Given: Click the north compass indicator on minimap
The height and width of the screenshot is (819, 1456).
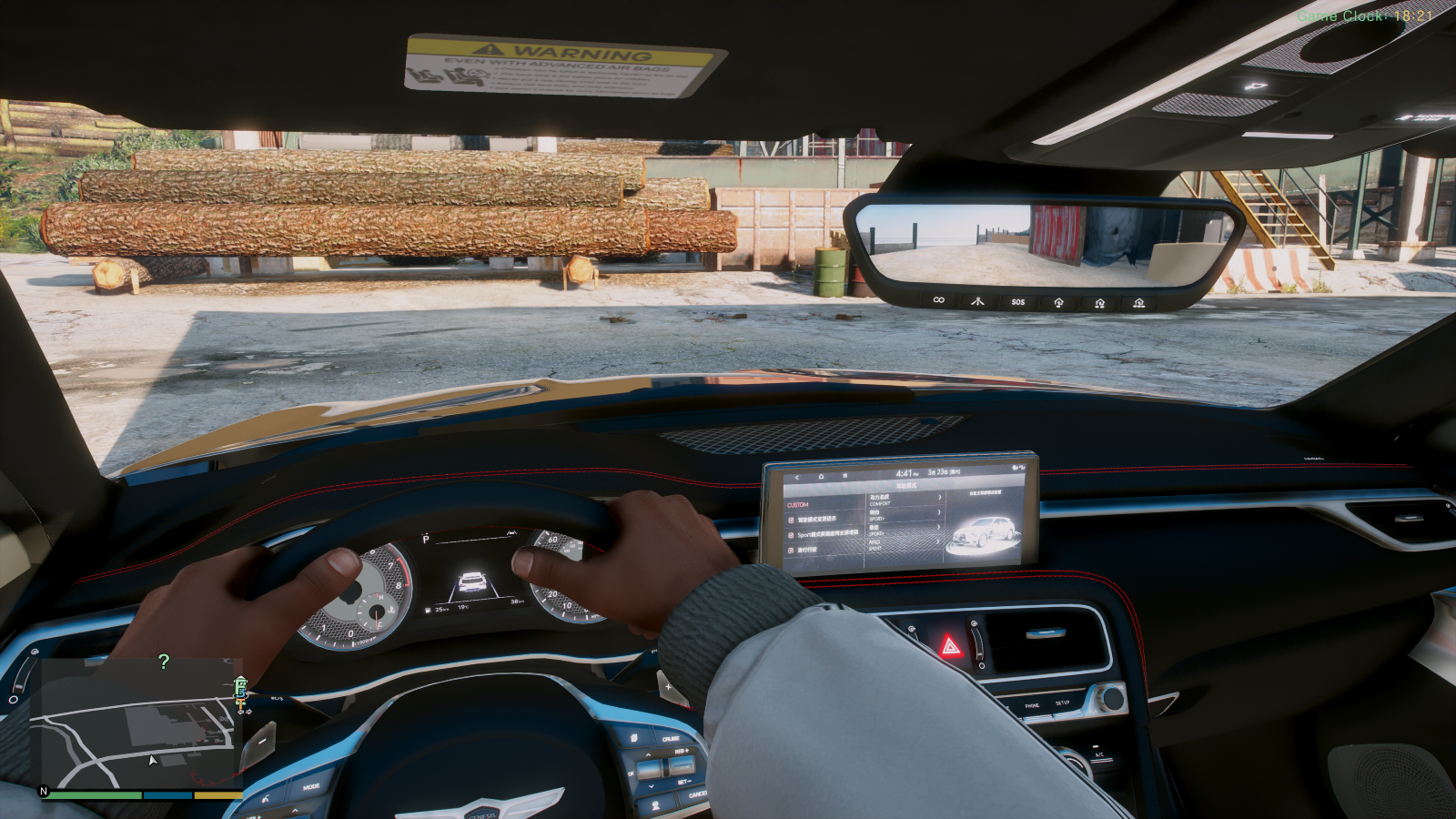Looking at the screenshot, I should coord(44,791).
